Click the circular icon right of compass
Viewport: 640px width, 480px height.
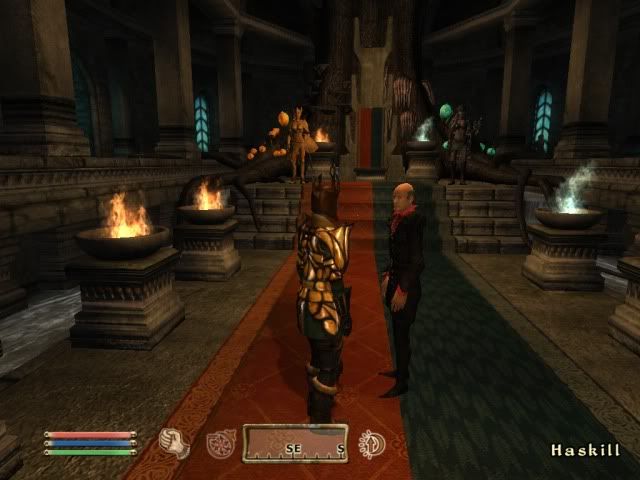coord(372,443)
